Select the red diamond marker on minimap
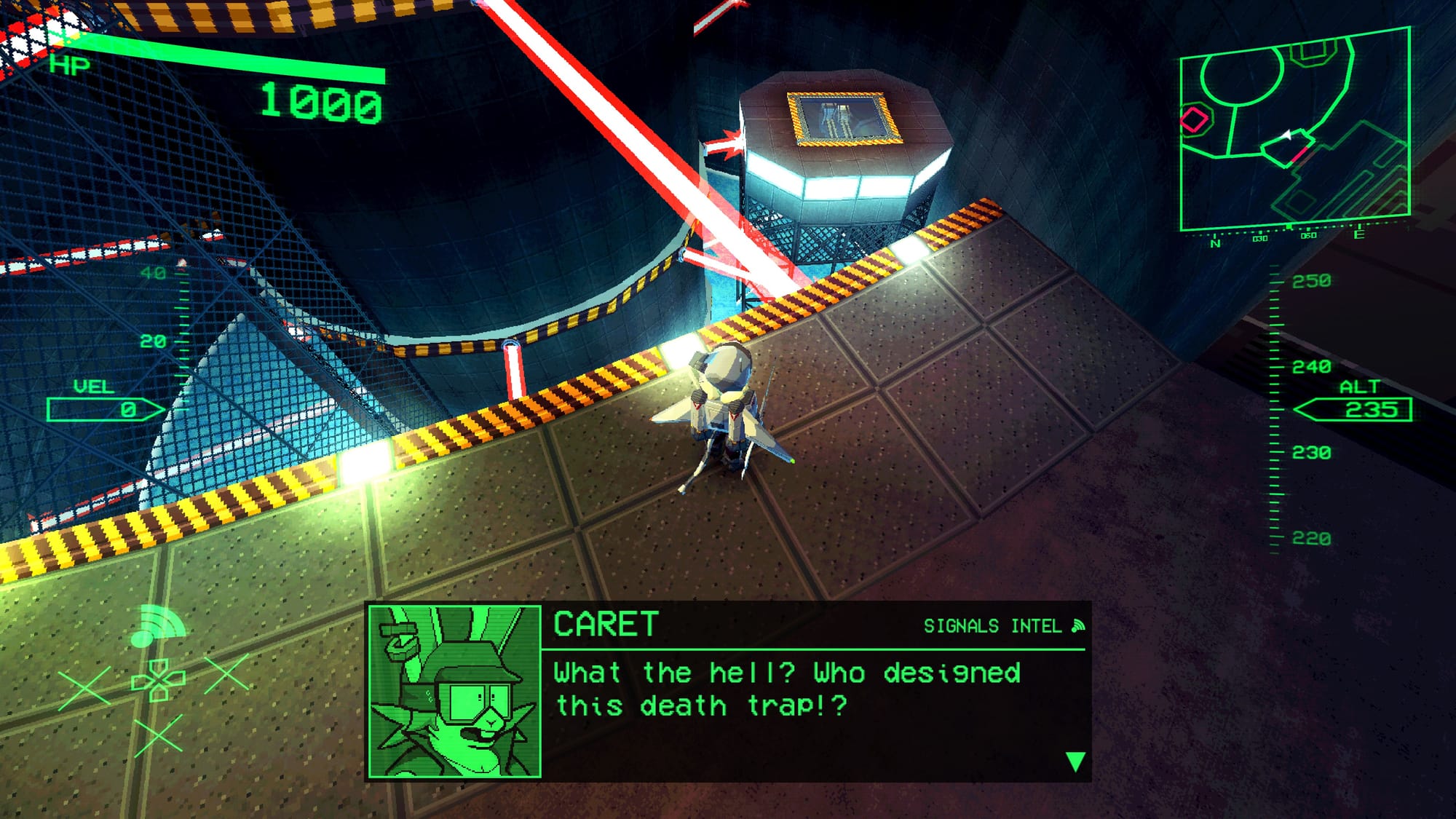Image resolution: width=1456 pixels, height=819 pixels. pyautogui.click(x=1194, y=119)
